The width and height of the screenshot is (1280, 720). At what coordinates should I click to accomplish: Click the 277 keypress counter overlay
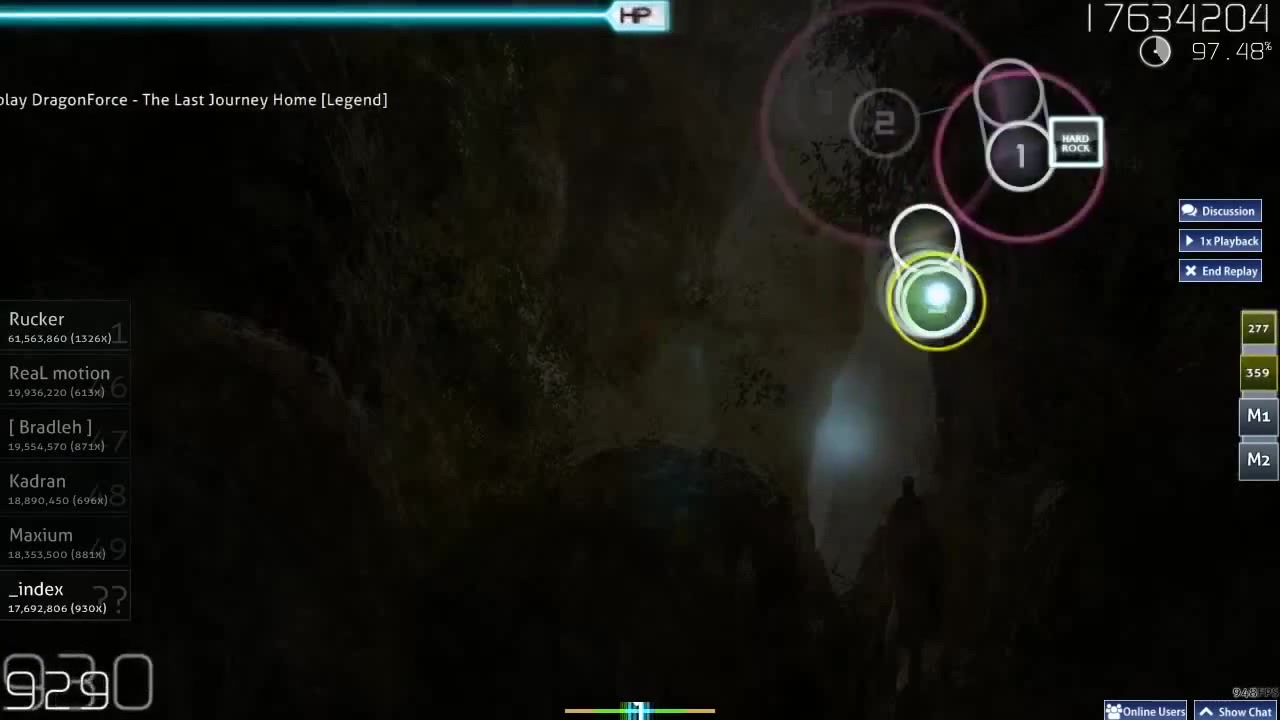point(1257,328)
